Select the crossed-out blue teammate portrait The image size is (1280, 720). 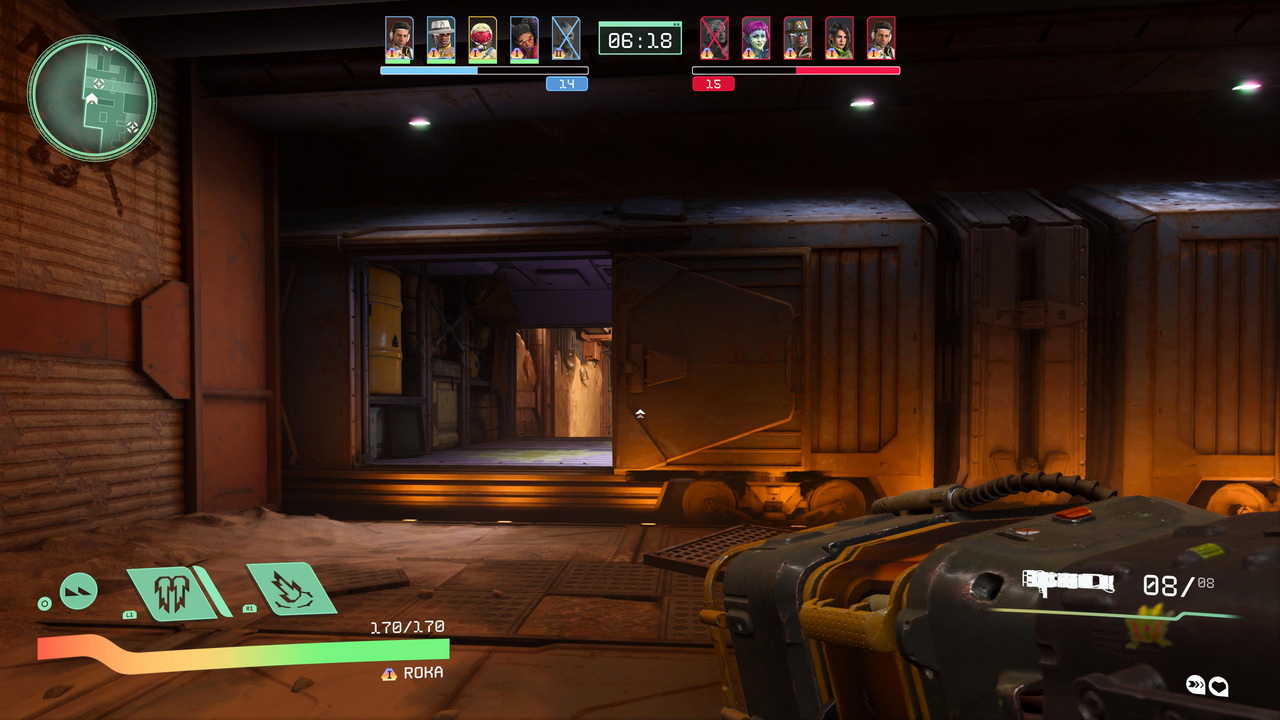566,40
